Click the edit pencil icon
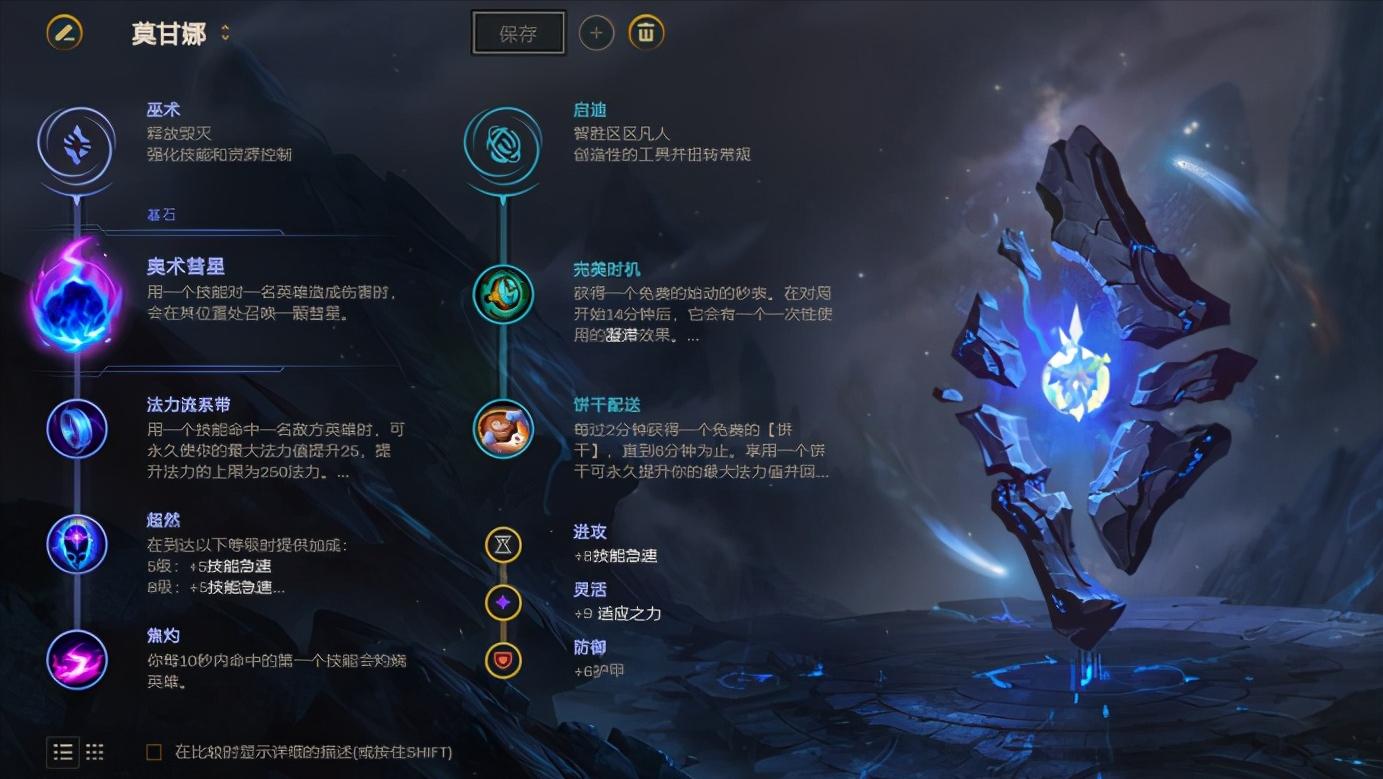 [x=62, y=32]
